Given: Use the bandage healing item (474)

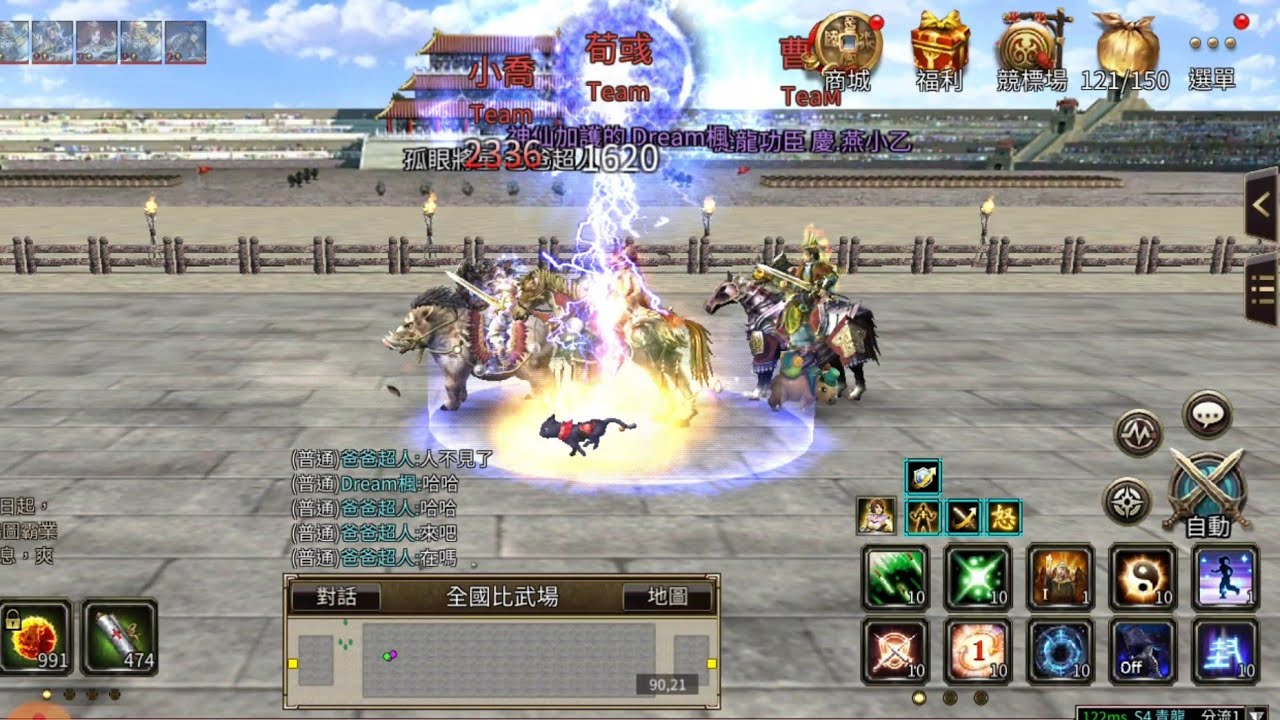Looking at the screenshot, I should point(119,636).
